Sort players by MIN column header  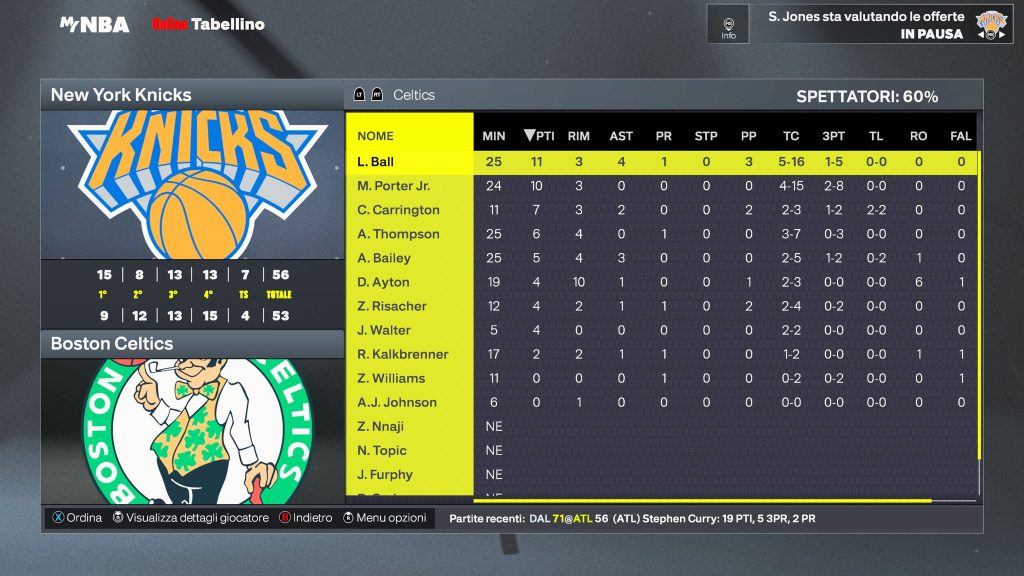point(494,136)
